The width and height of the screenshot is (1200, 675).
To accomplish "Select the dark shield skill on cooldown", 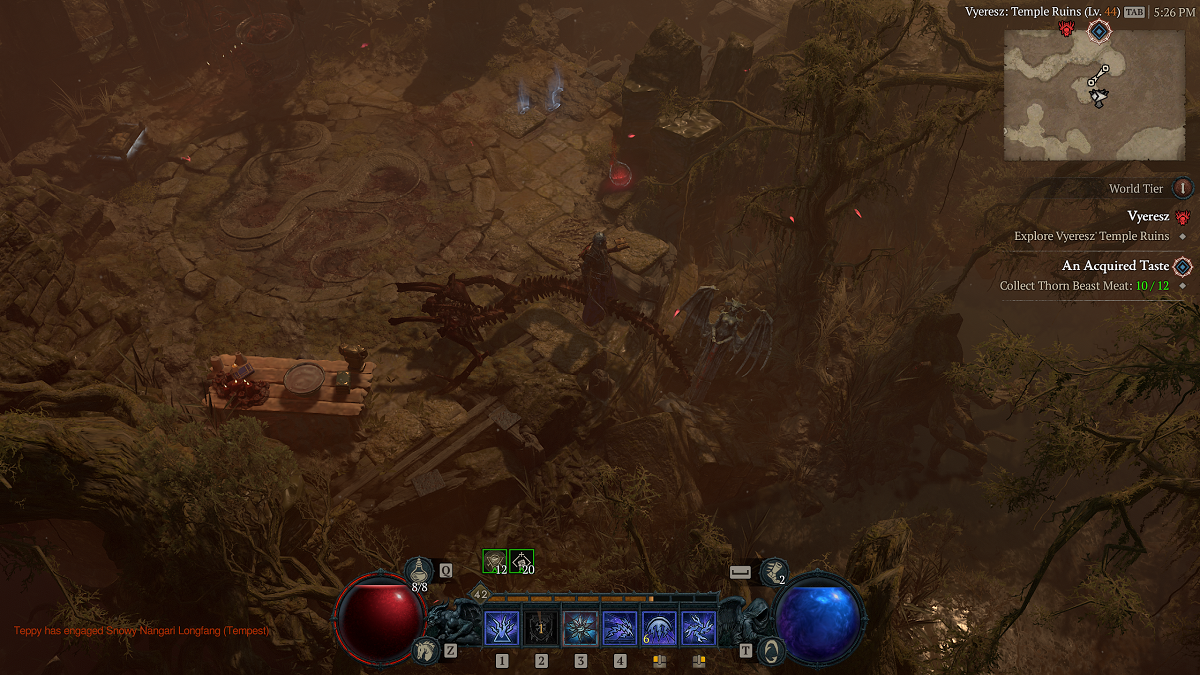I will point(541,629).
